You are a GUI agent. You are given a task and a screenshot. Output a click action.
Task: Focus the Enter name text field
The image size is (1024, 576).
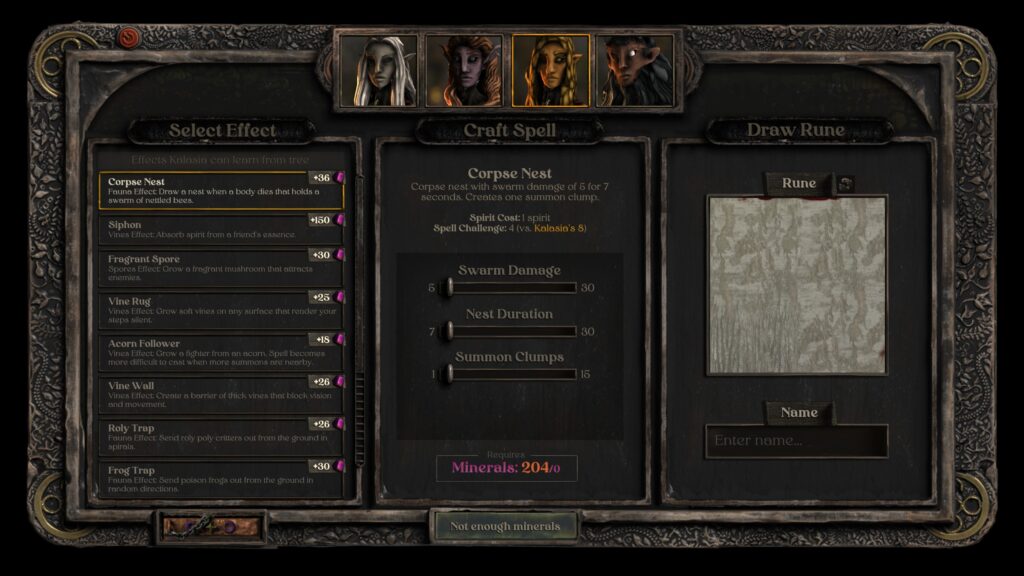796,441
